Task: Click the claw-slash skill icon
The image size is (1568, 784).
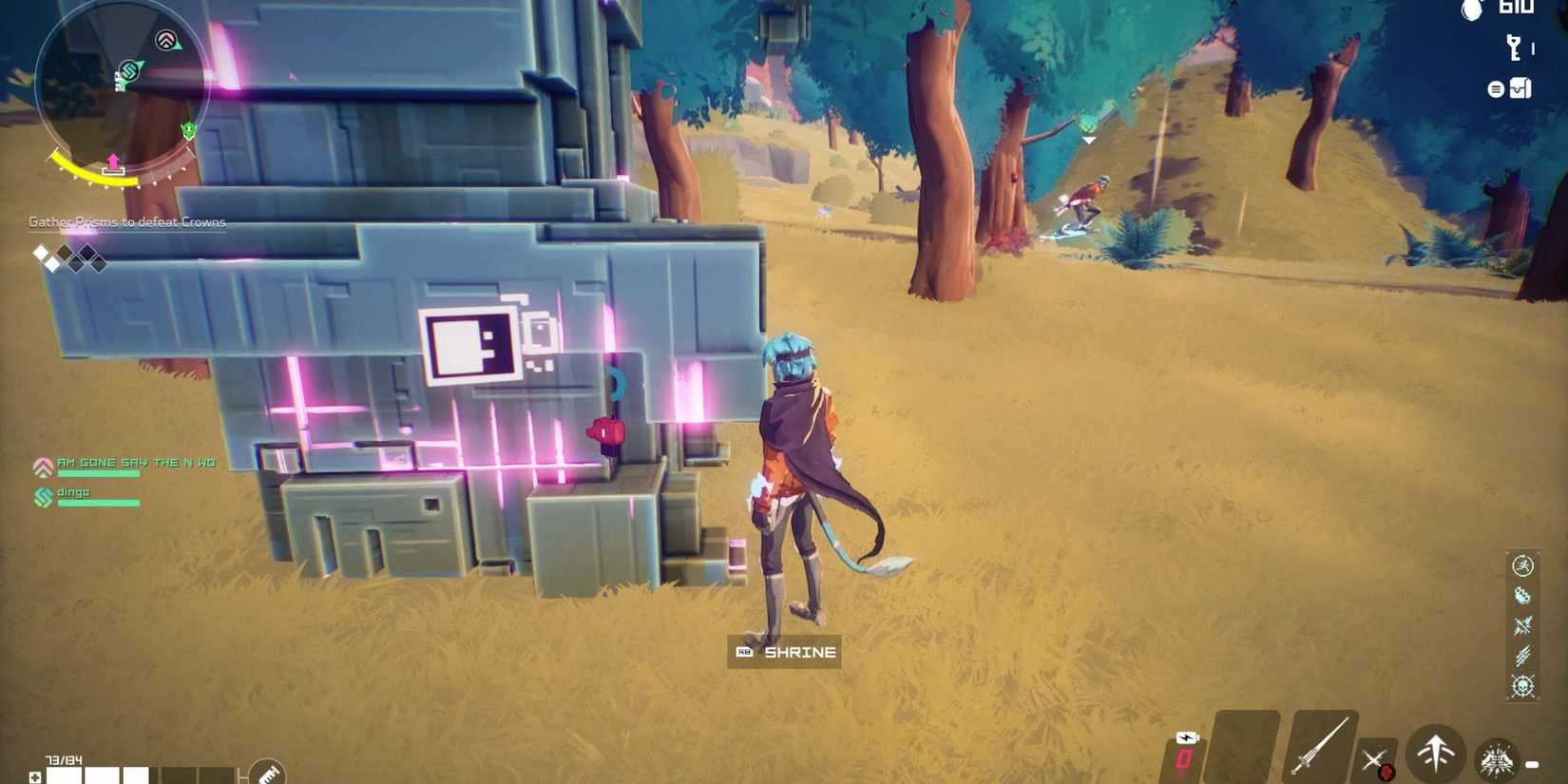Action: click(1524, 654)
